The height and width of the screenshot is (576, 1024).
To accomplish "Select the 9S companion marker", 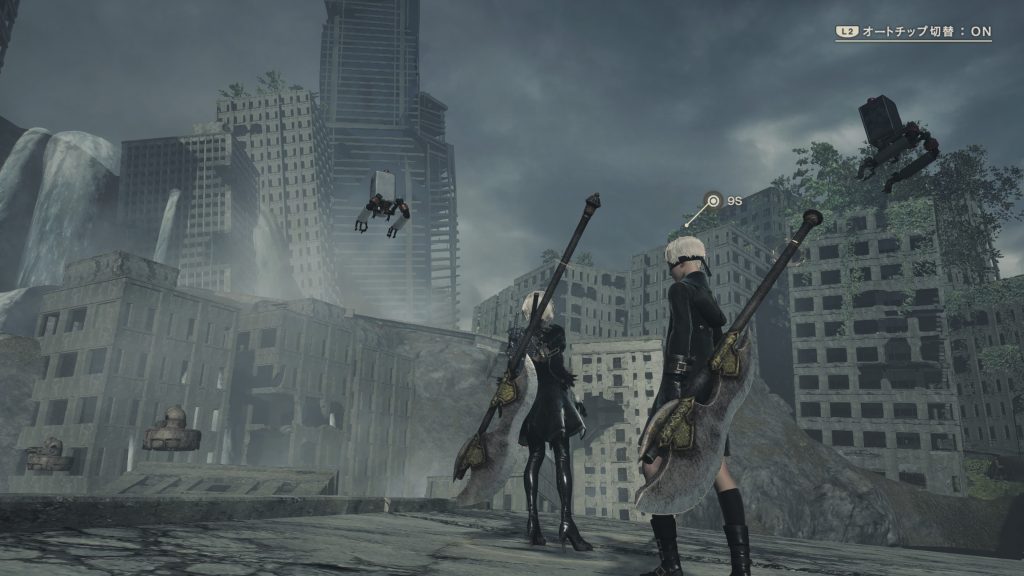I will pyautogui.click(x=713, y=201).
